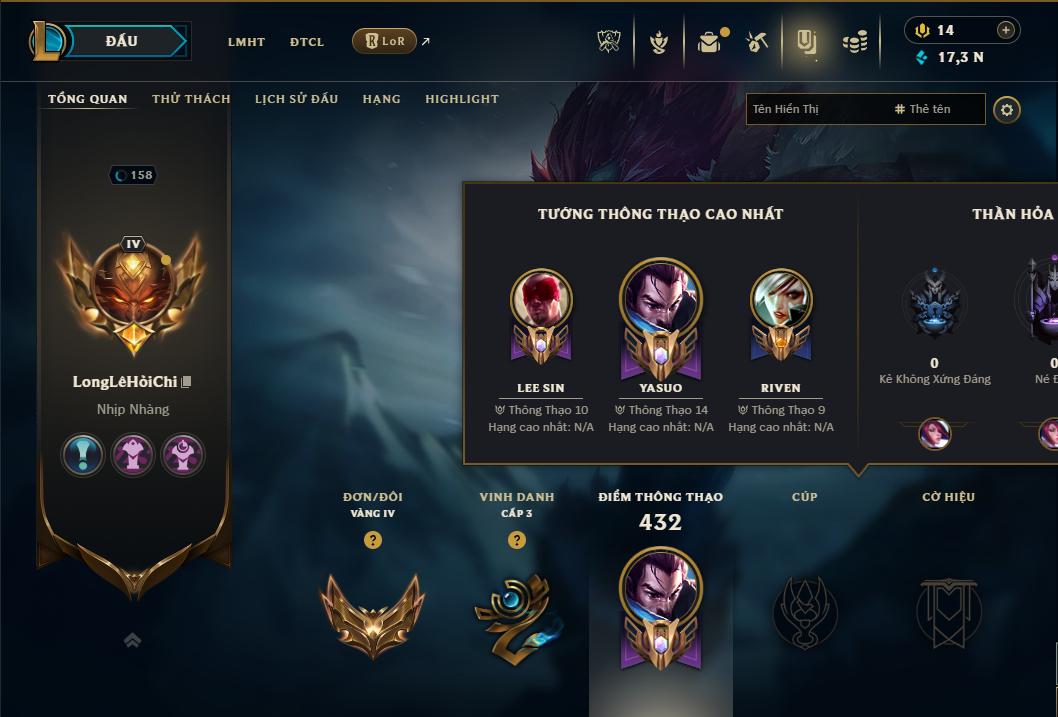This screenshot has width=1058, height=717.
Task: Launch the LoR external link
Action: (385, 41)
